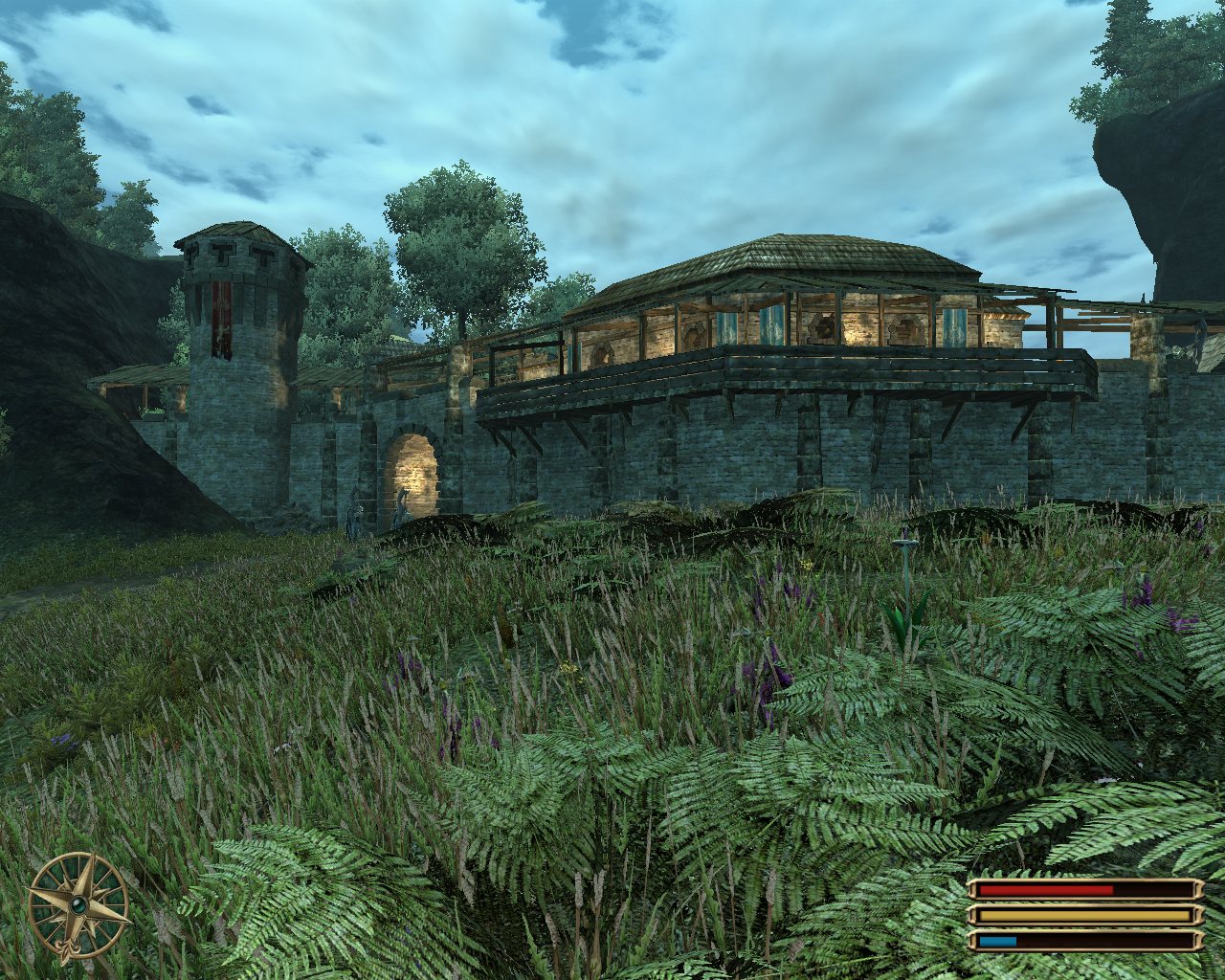Click the compass in the corner
1225x980 pixels.
78,904
